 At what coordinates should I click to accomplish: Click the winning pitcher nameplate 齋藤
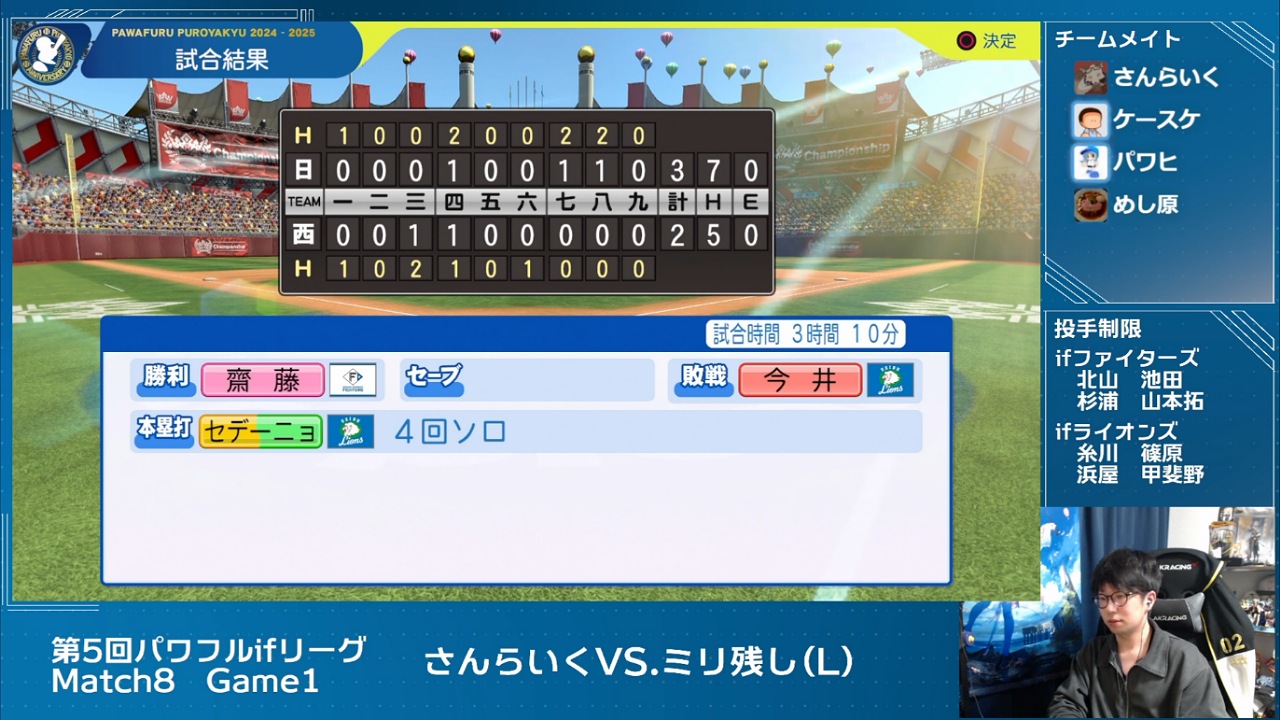pyautogui.click(x=262, y=380)
